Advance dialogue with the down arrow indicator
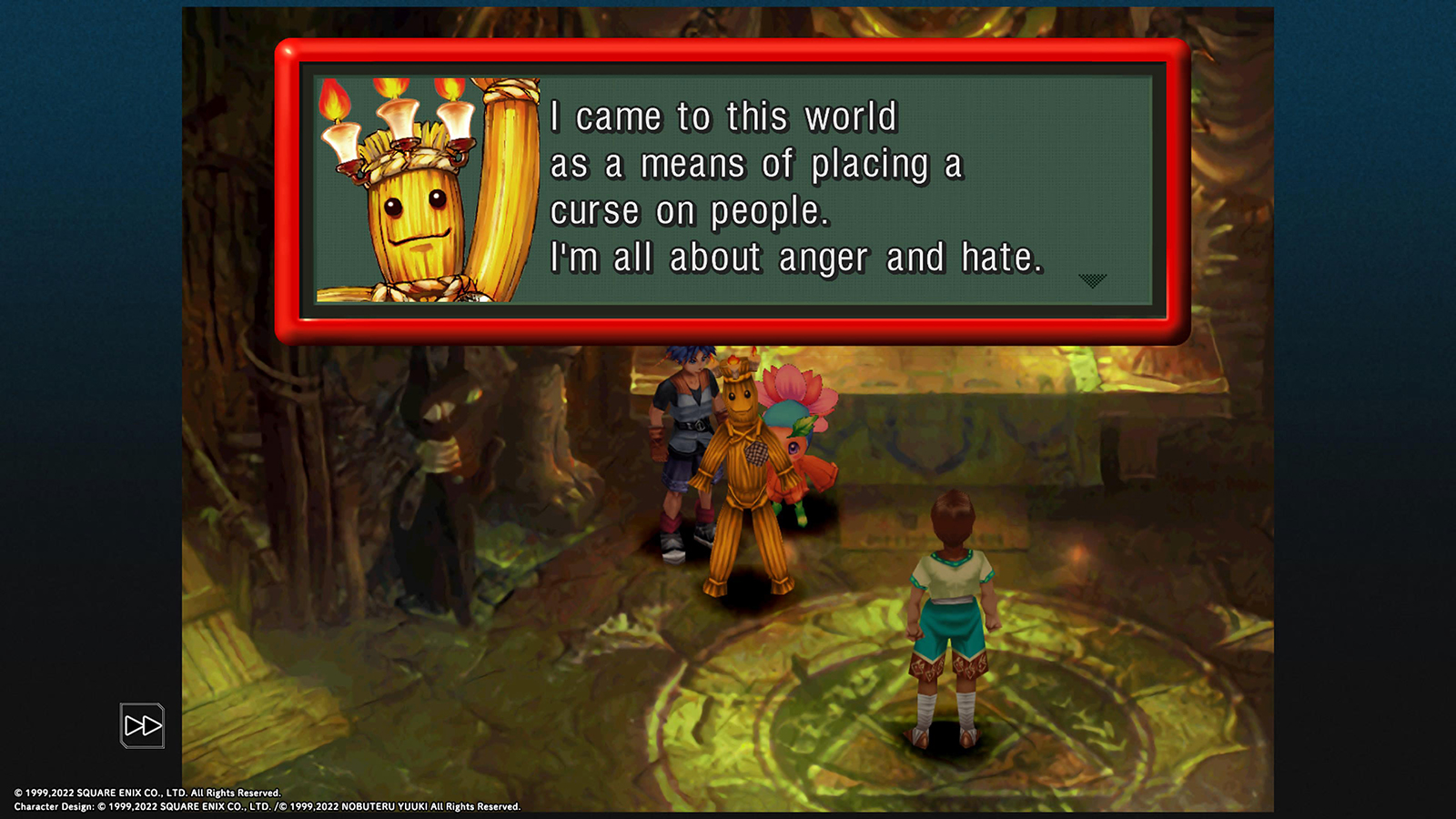This screenshot has height=819, width=1456. point(1092,280)
